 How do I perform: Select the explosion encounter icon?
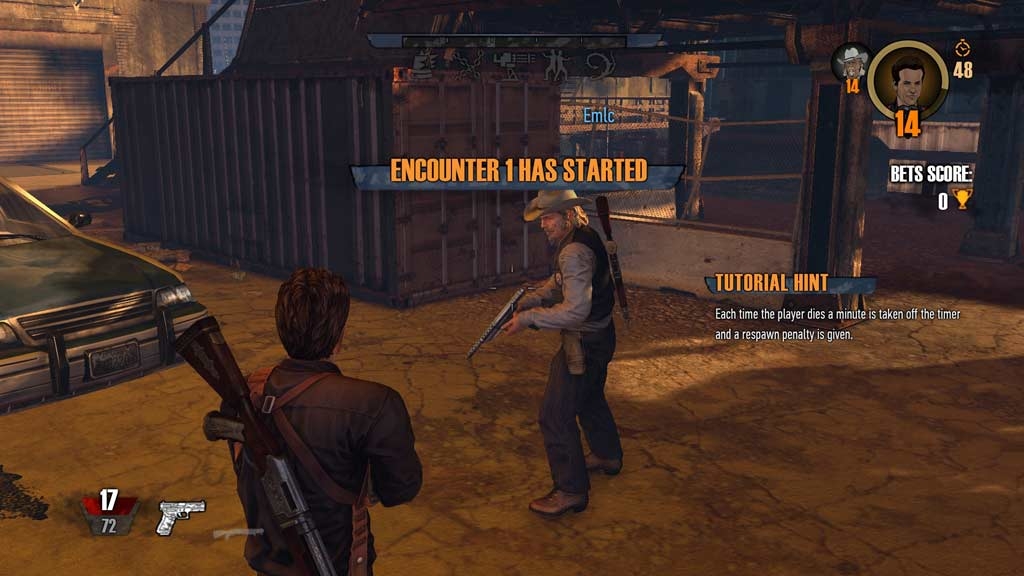(426, 66)
